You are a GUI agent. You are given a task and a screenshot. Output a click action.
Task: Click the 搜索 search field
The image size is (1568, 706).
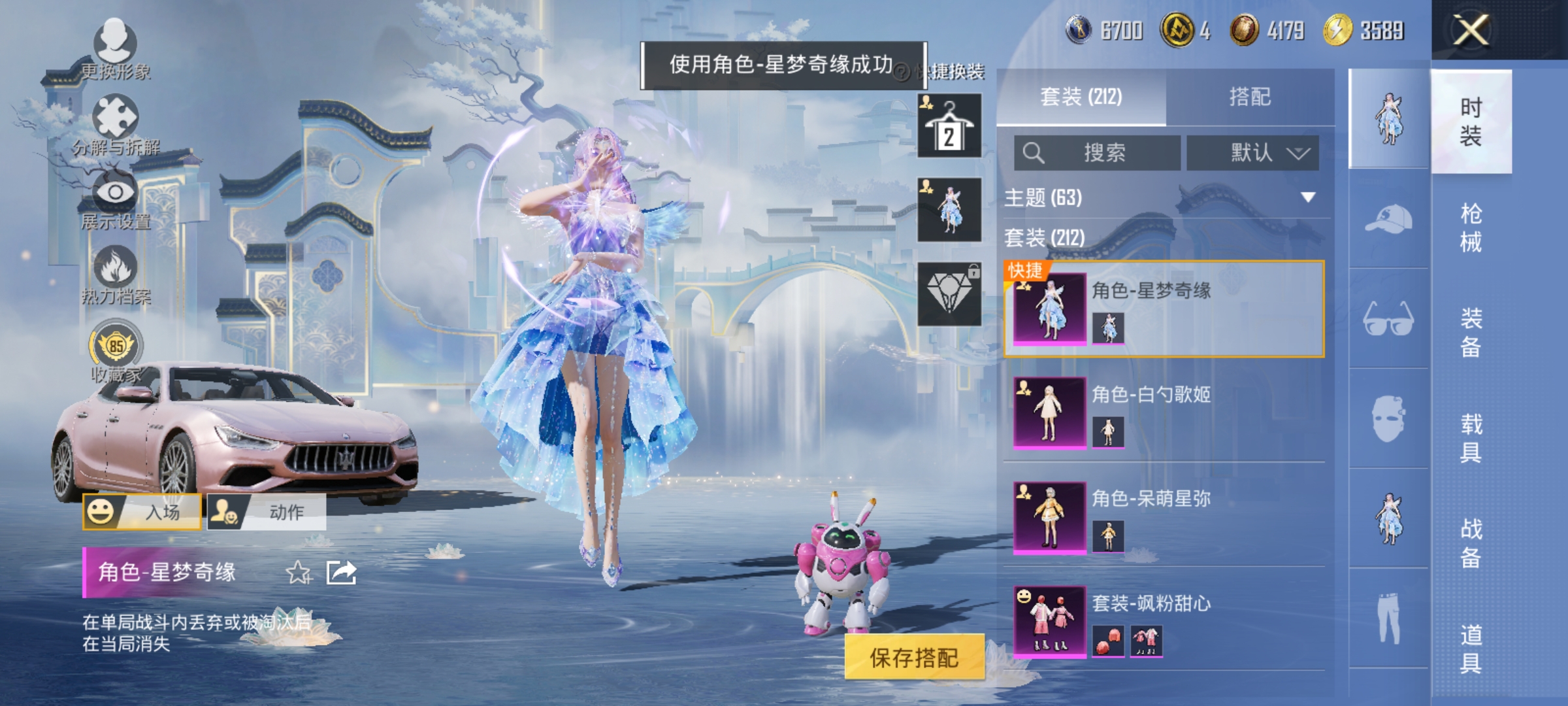coord(1098,152)
